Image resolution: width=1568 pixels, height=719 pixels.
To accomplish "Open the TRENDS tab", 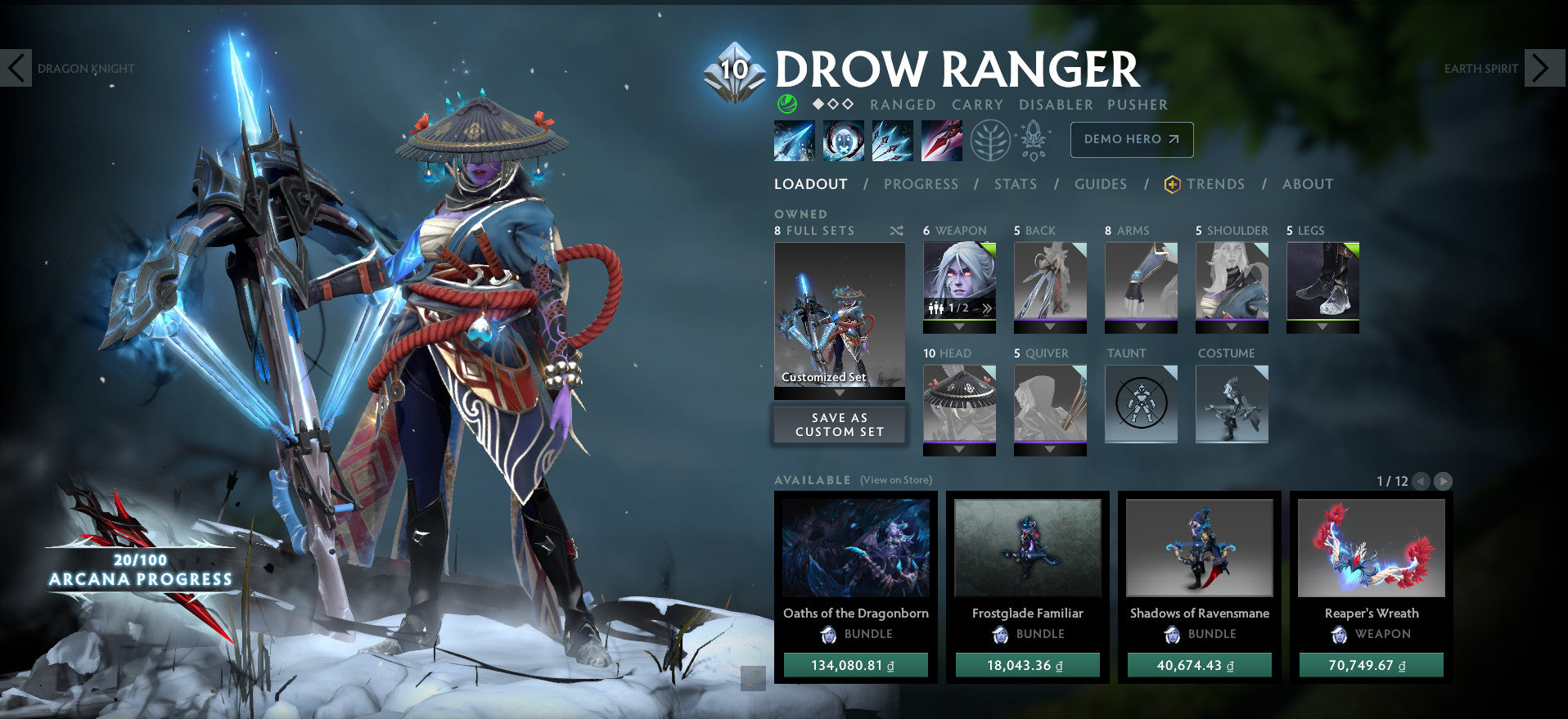I will pos(1209,184).
